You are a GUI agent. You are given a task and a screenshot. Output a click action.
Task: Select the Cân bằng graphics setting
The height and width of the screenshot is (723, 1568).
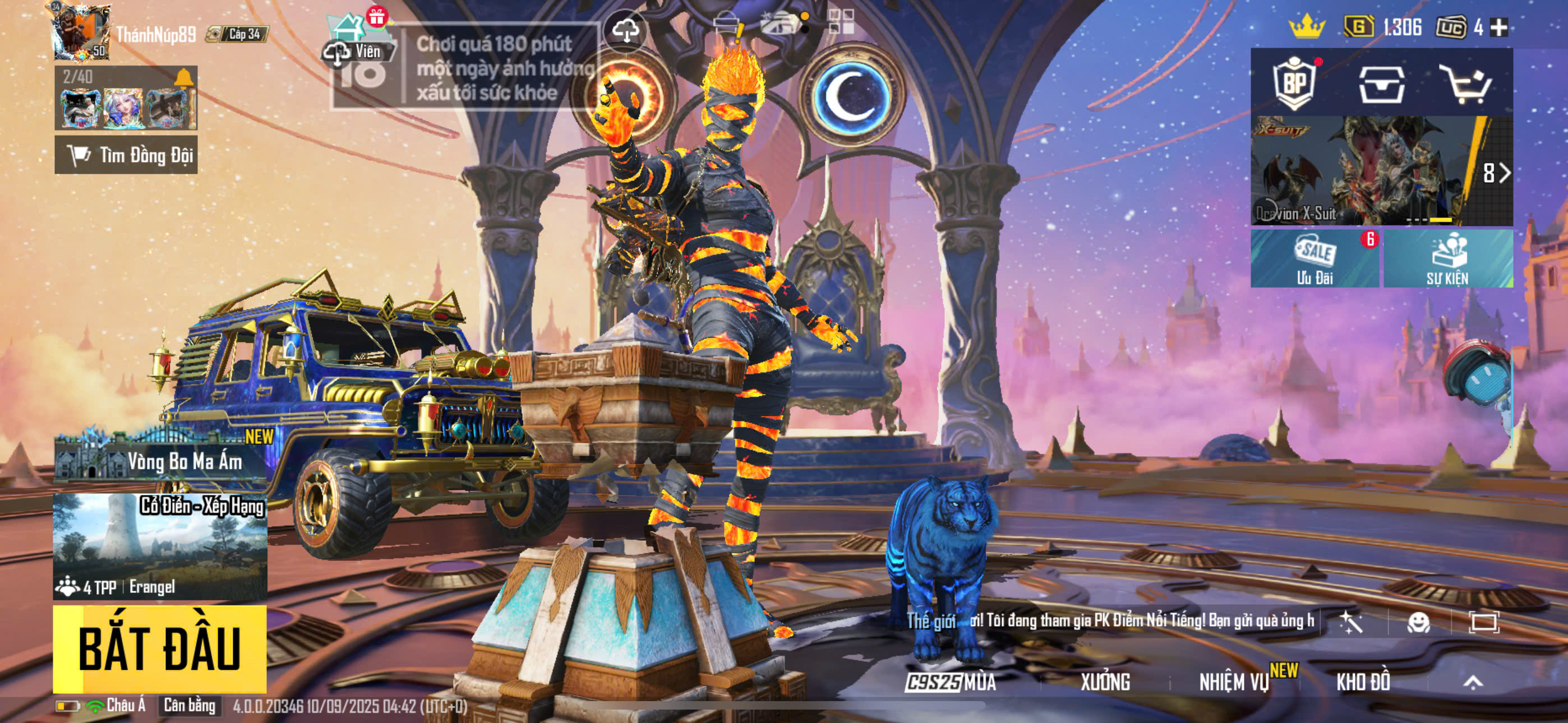pyautogui.click(x=190, y=706)
